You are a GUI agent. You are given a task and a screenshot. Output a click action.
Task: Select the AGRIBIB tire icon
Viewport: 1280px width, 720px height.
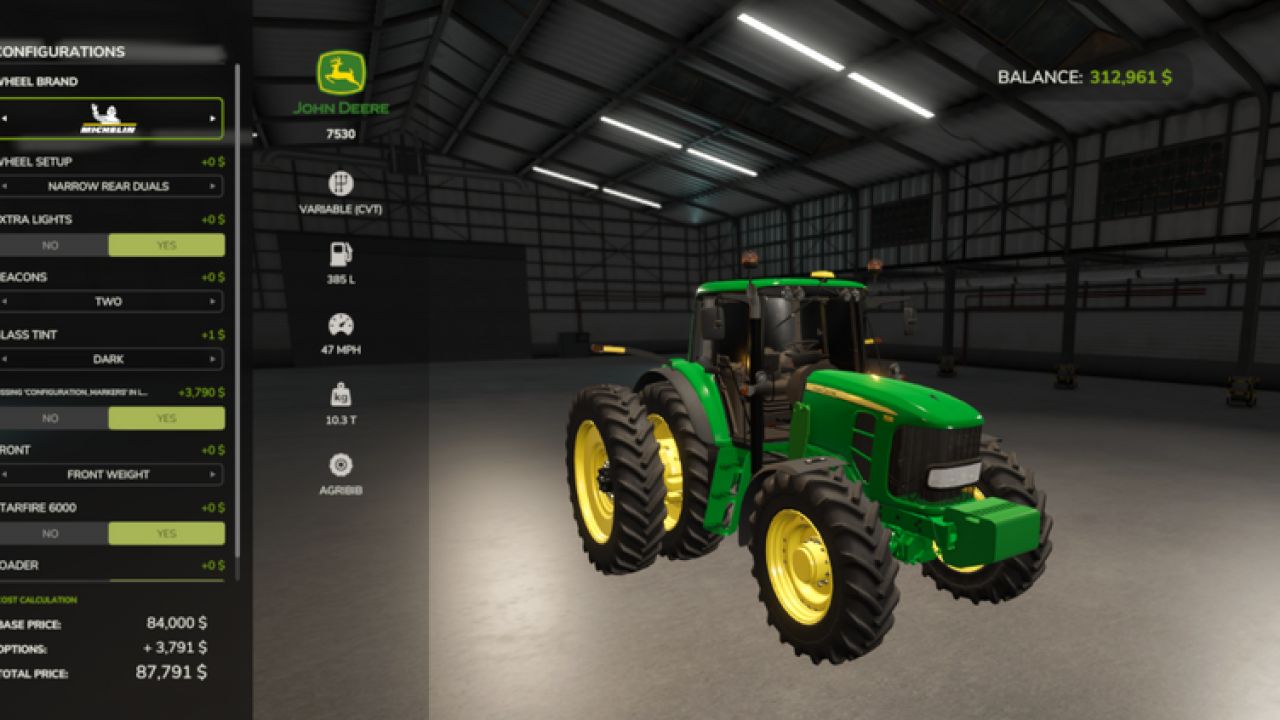tap(341, 465)
